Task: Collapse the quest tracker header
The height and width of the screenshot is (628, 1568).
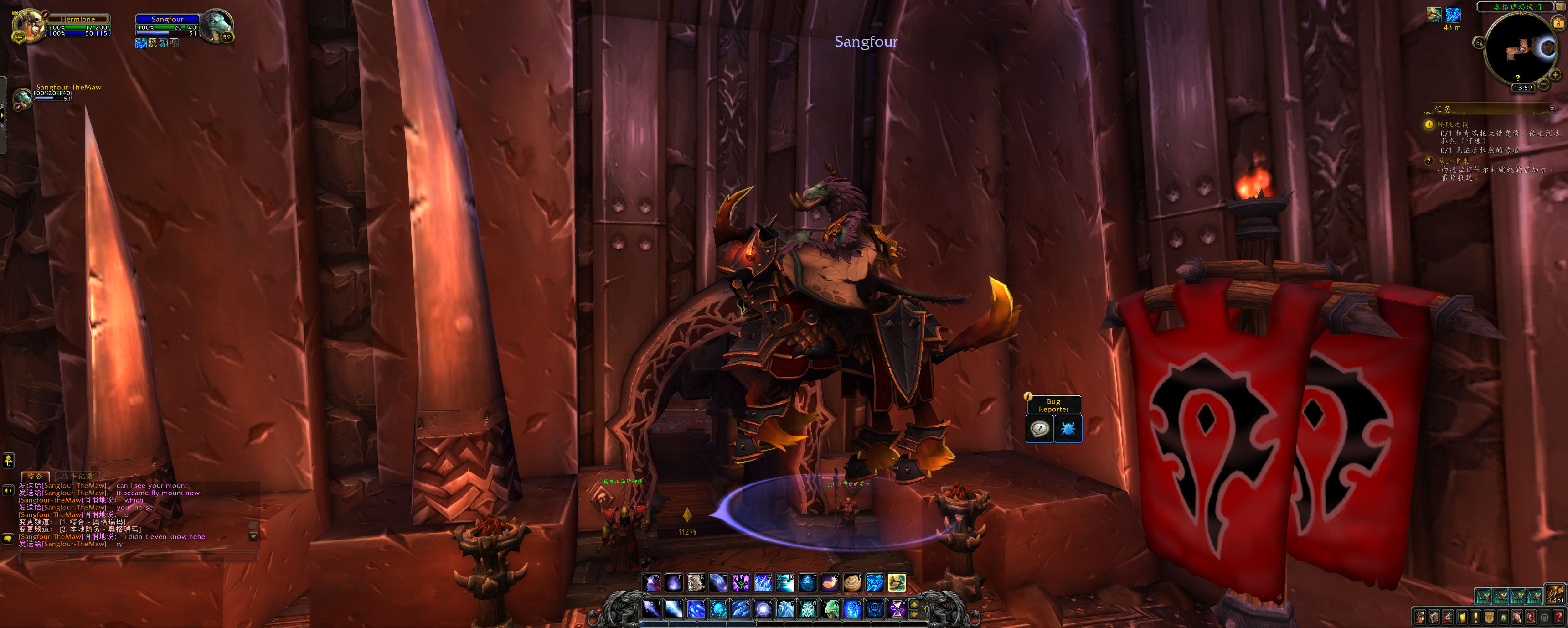Action: [x=1552, y=109]
